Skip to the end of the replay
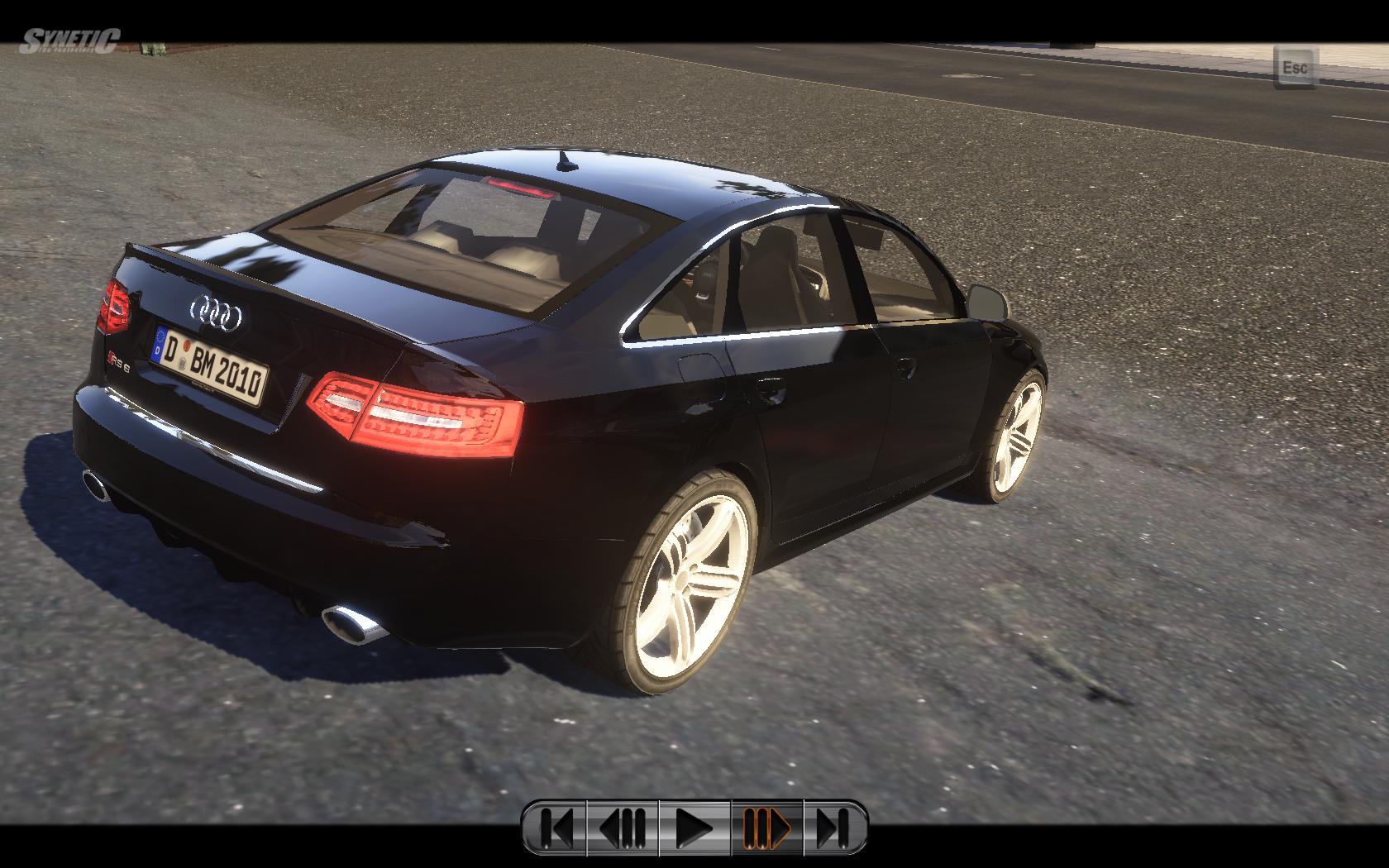The width and height of the screenshot is (1389, 868). pyautogui.click(x=834, y=826)
